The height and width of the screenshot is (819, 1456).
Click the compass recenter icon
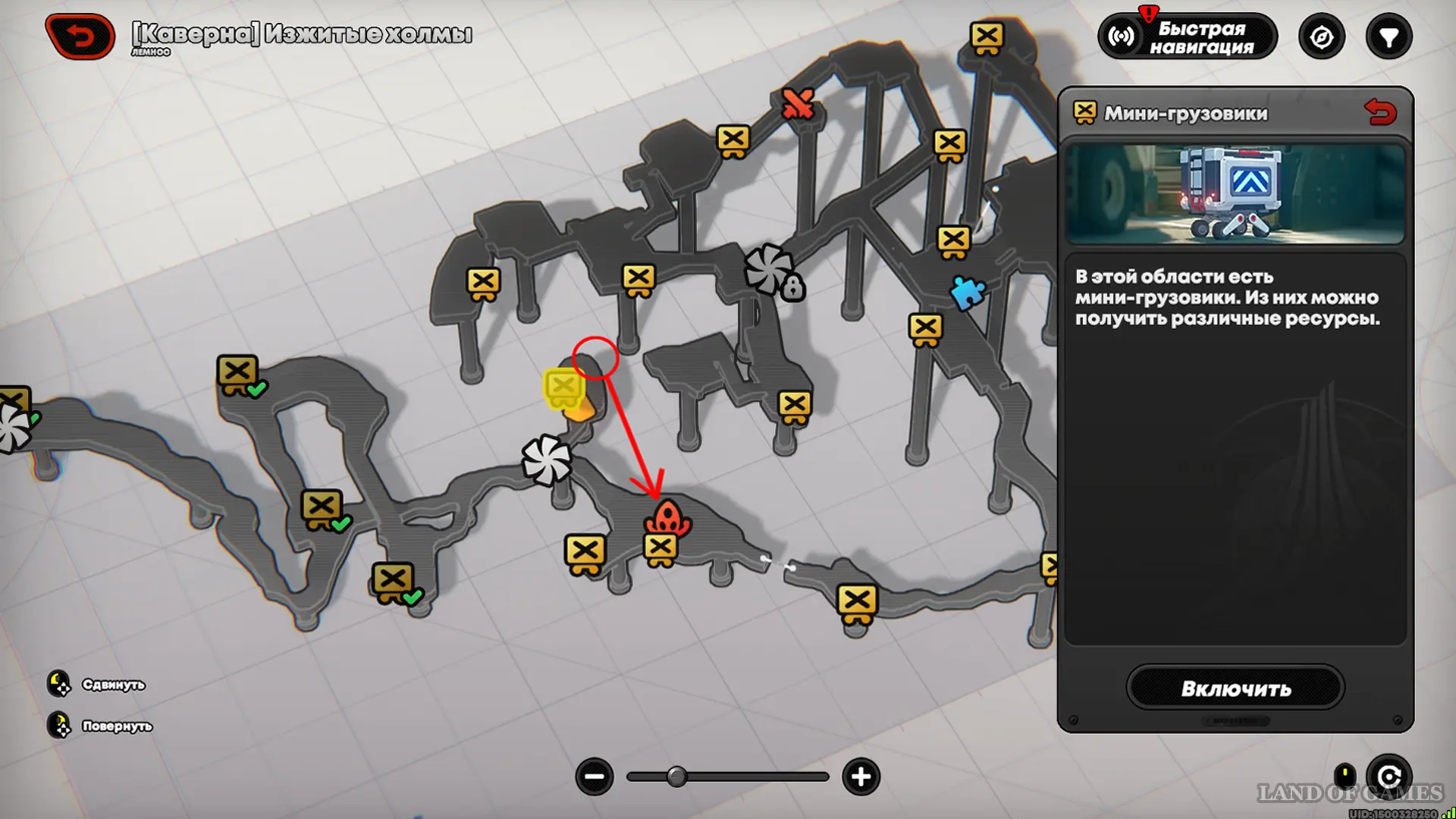(x=1321, y=36)
